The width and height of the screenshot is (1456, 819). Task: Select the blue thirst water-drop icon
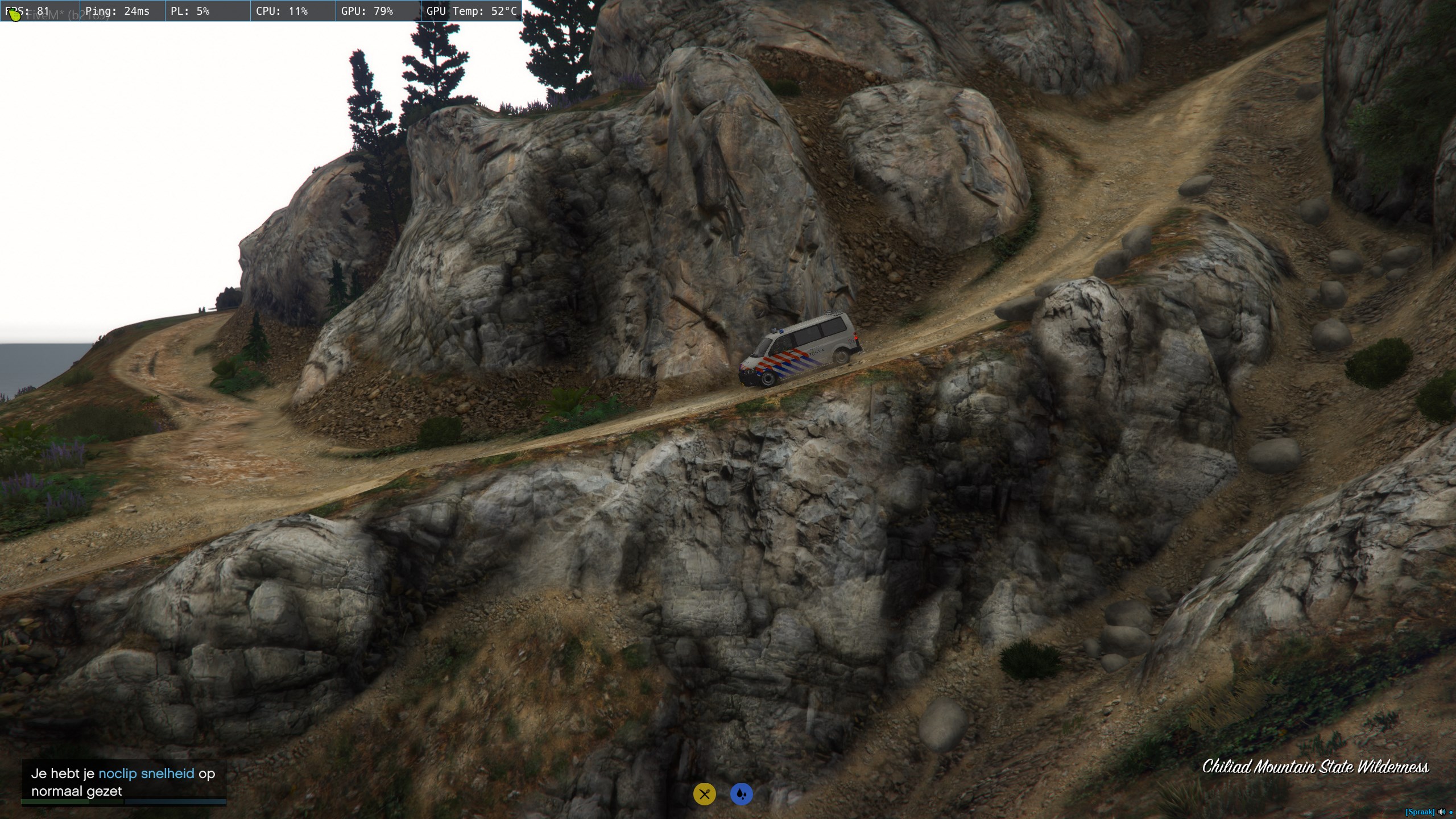tap(741, 794)
